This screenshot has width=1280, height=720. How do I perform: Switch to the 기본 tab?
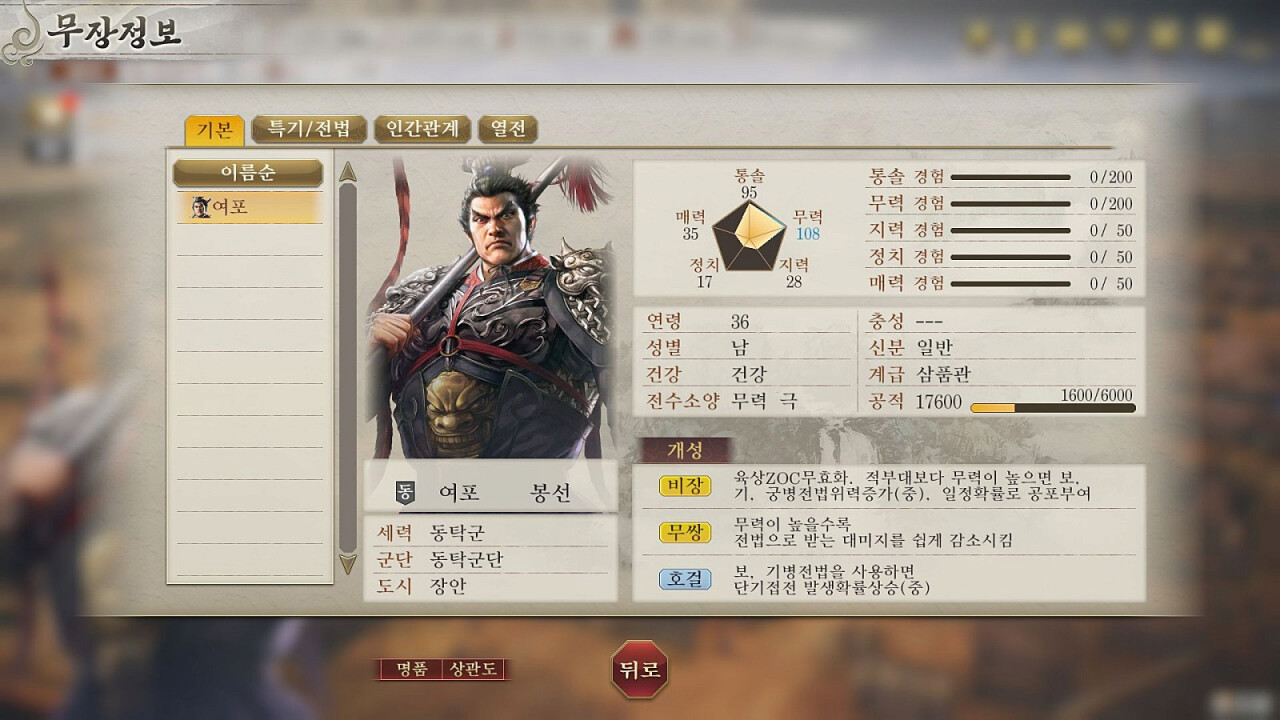tap(214, 130)
